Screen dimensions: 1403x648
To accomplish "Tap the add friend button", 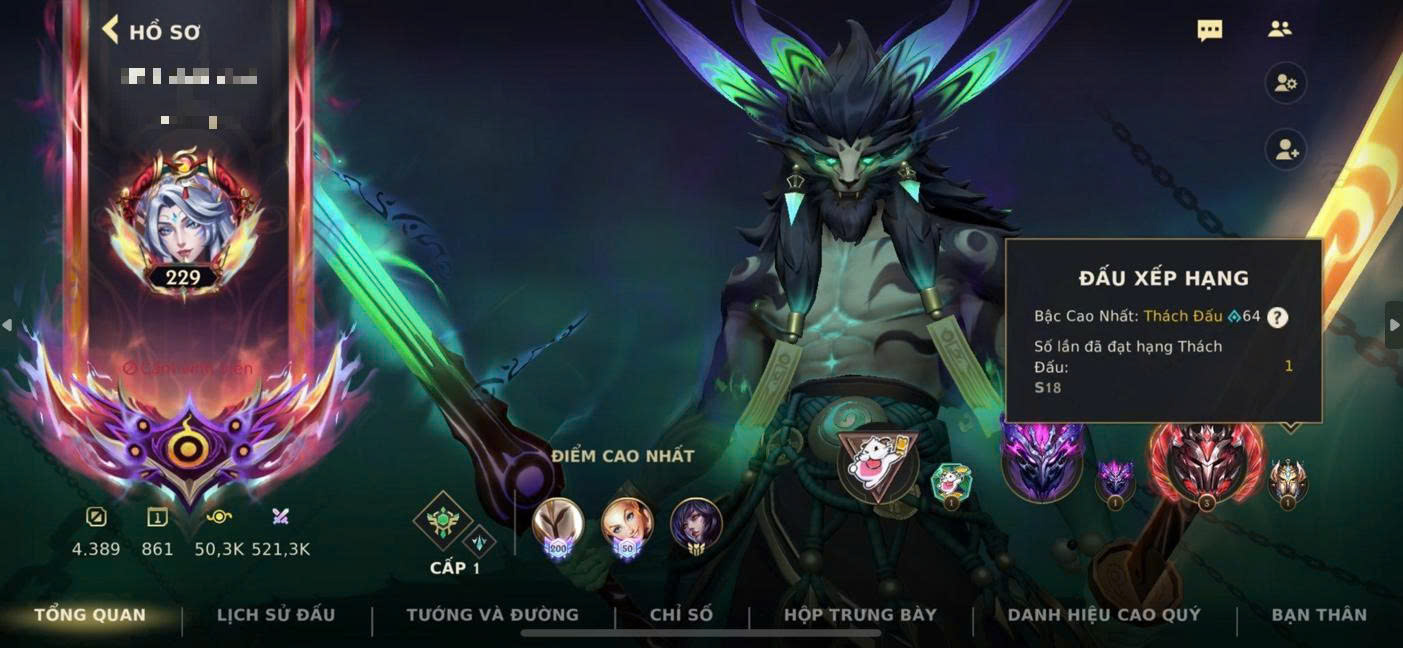I will pos(1285,151).
